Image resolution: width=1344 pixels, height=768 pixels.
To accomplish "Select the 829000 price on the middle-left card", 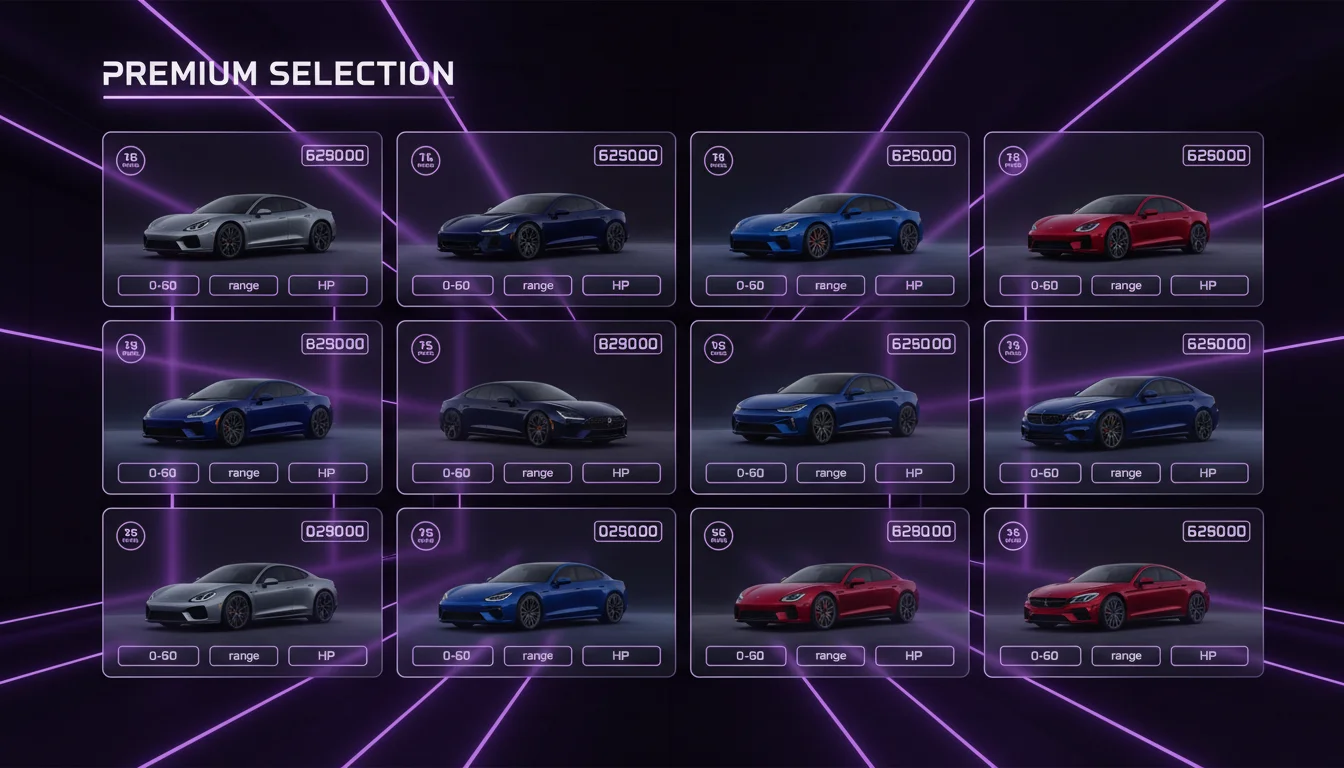I will click(333, 343).
